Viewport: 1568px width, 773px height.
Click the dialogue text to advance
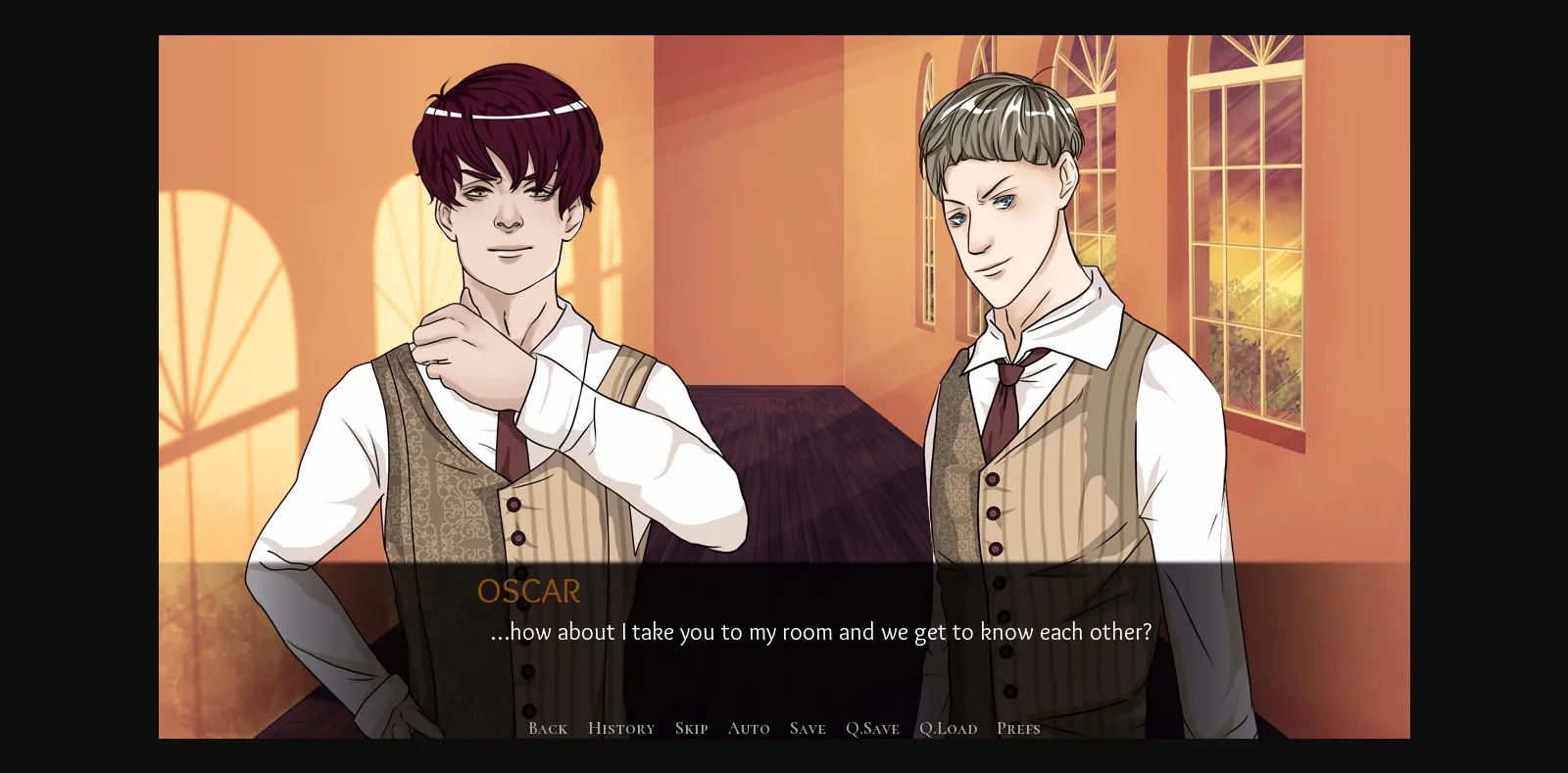(x=820, y=632)
